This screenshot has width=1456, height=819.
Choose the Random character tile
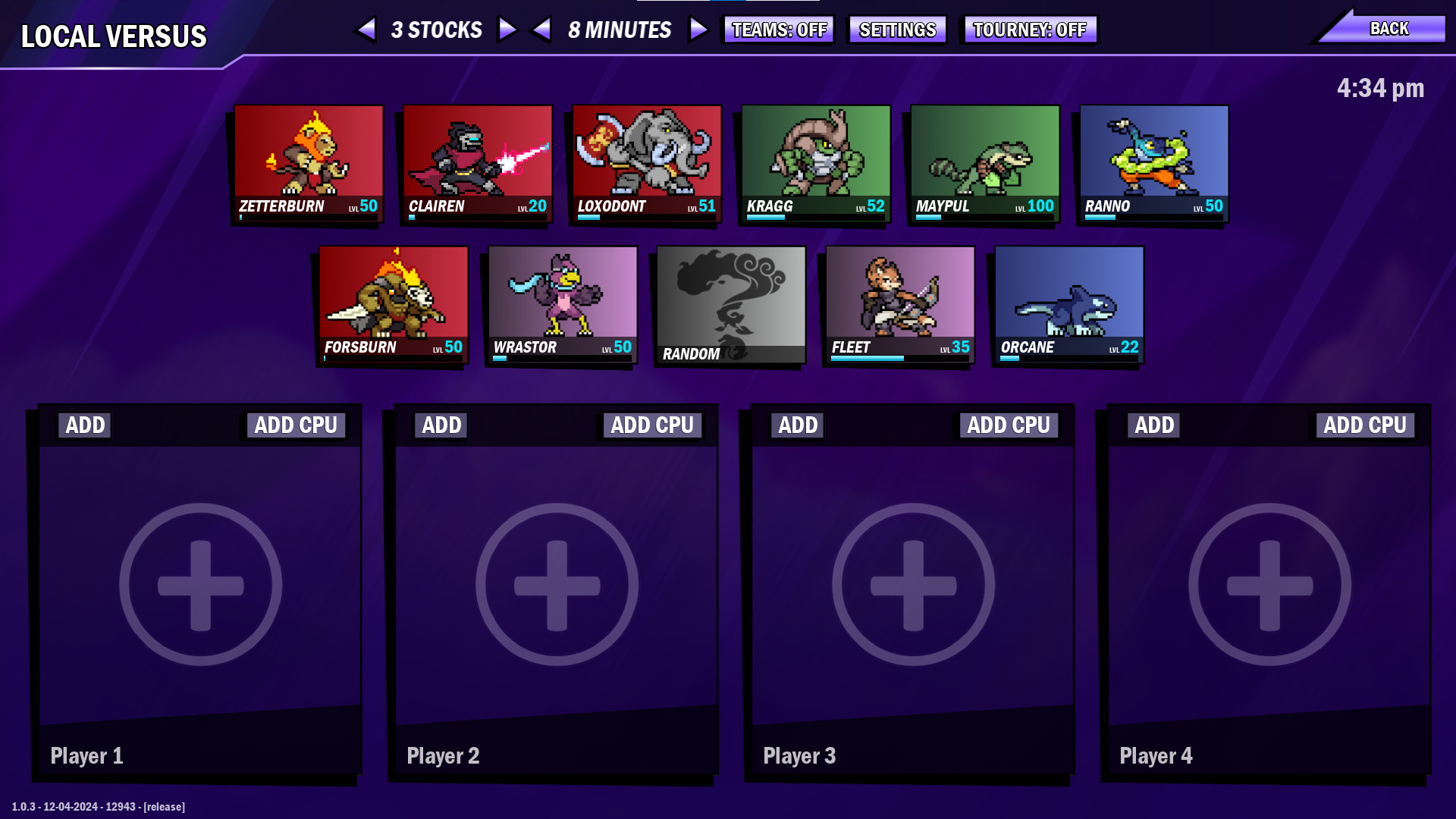730,303
